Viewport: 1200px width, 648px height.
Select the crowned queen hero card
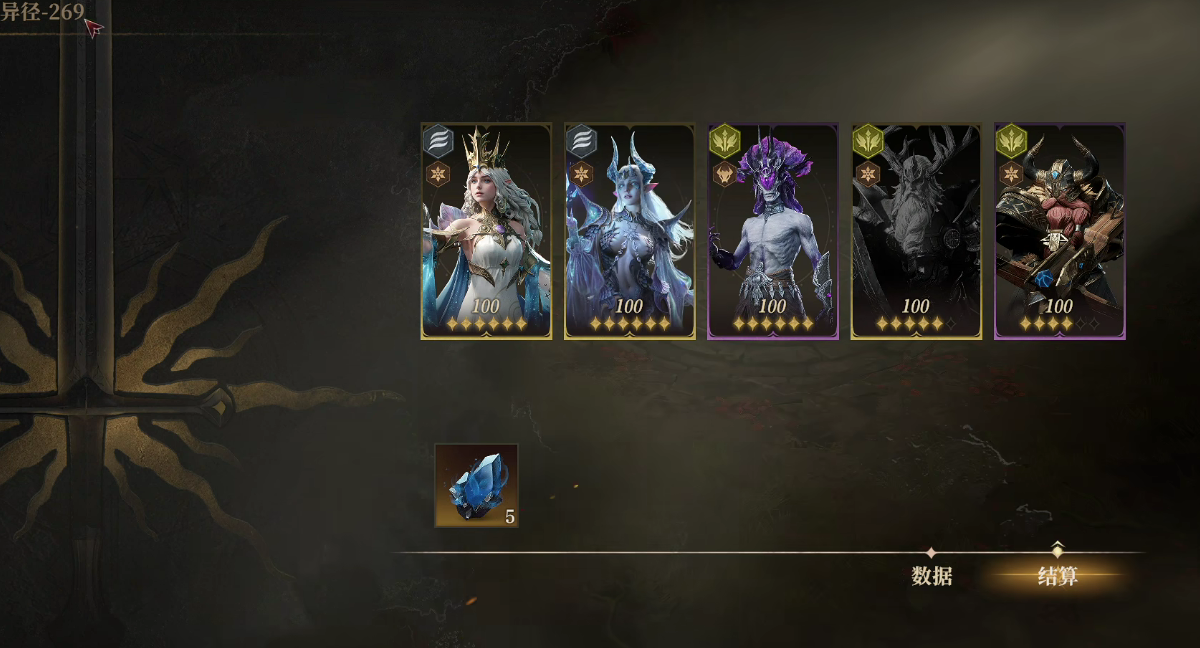[x=486, y=231]
